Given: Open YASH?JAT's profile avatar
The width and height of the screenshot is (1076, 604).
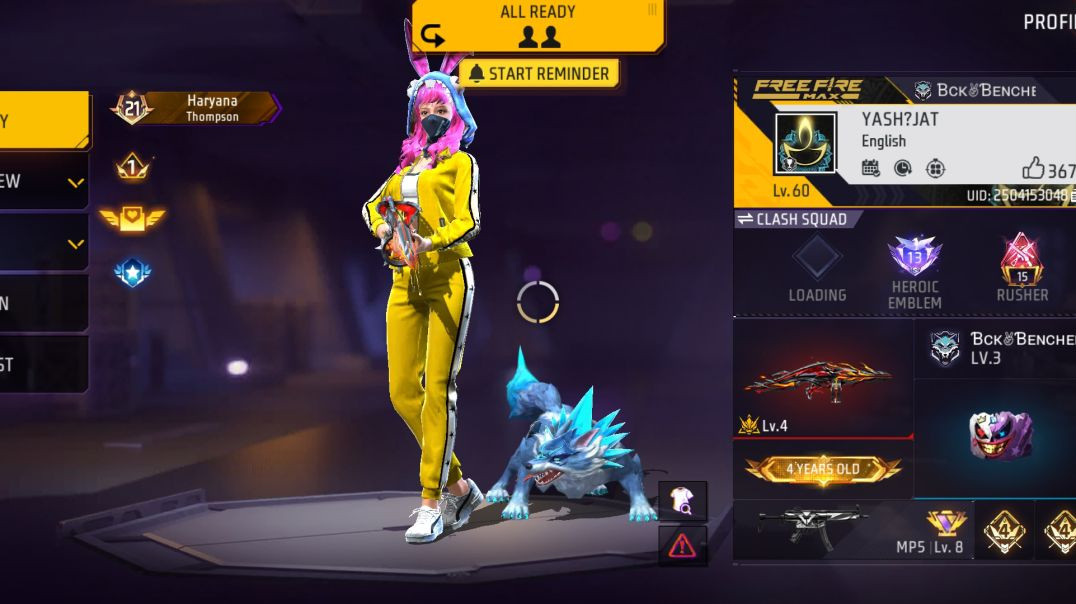Looking at the screenshot, I should 805,143.
